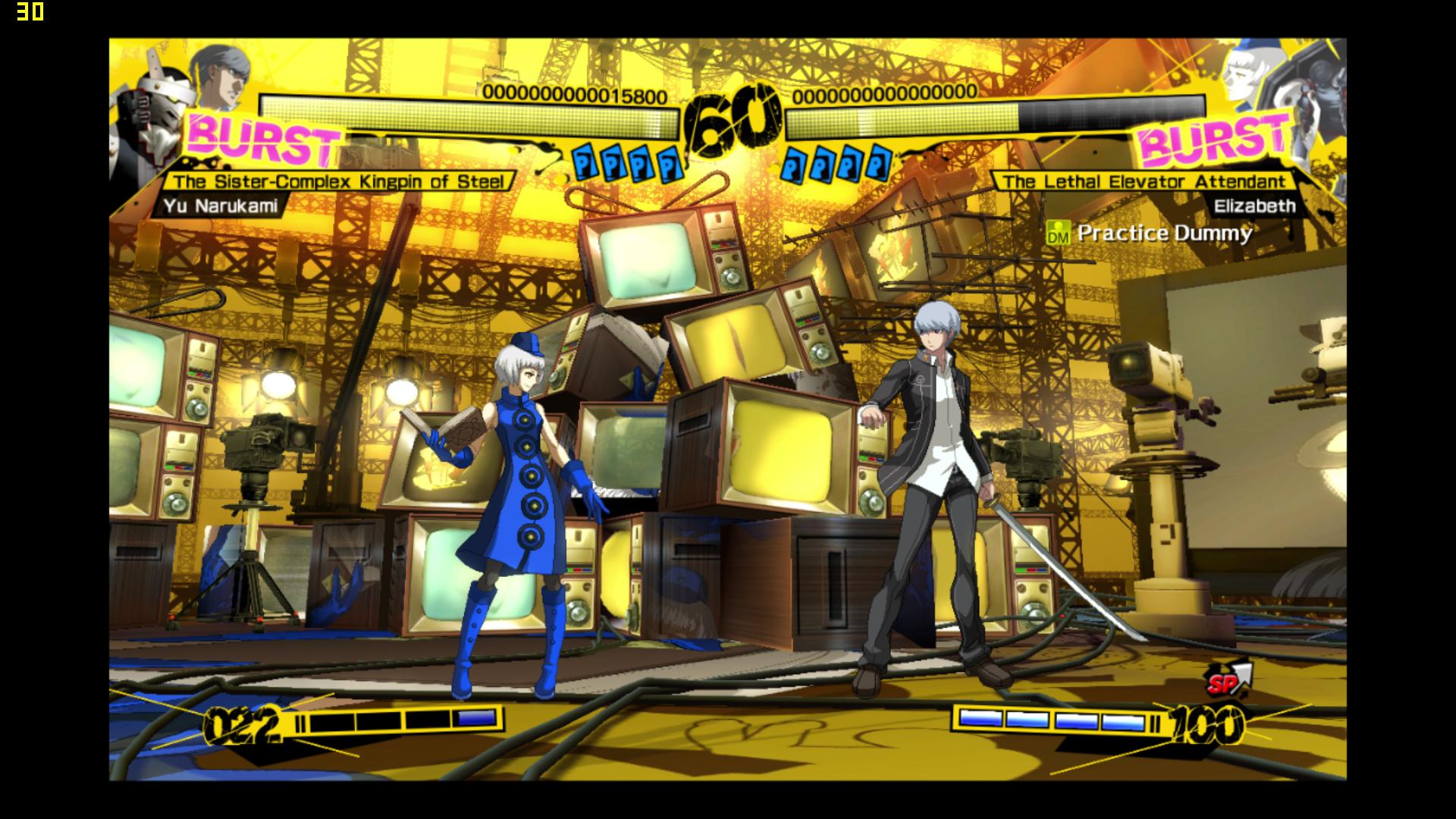The height and width of the screenshot is (819, 1456).
Task: Select the Lethal Elevator Attendant title
Action: pos(1144,181)
